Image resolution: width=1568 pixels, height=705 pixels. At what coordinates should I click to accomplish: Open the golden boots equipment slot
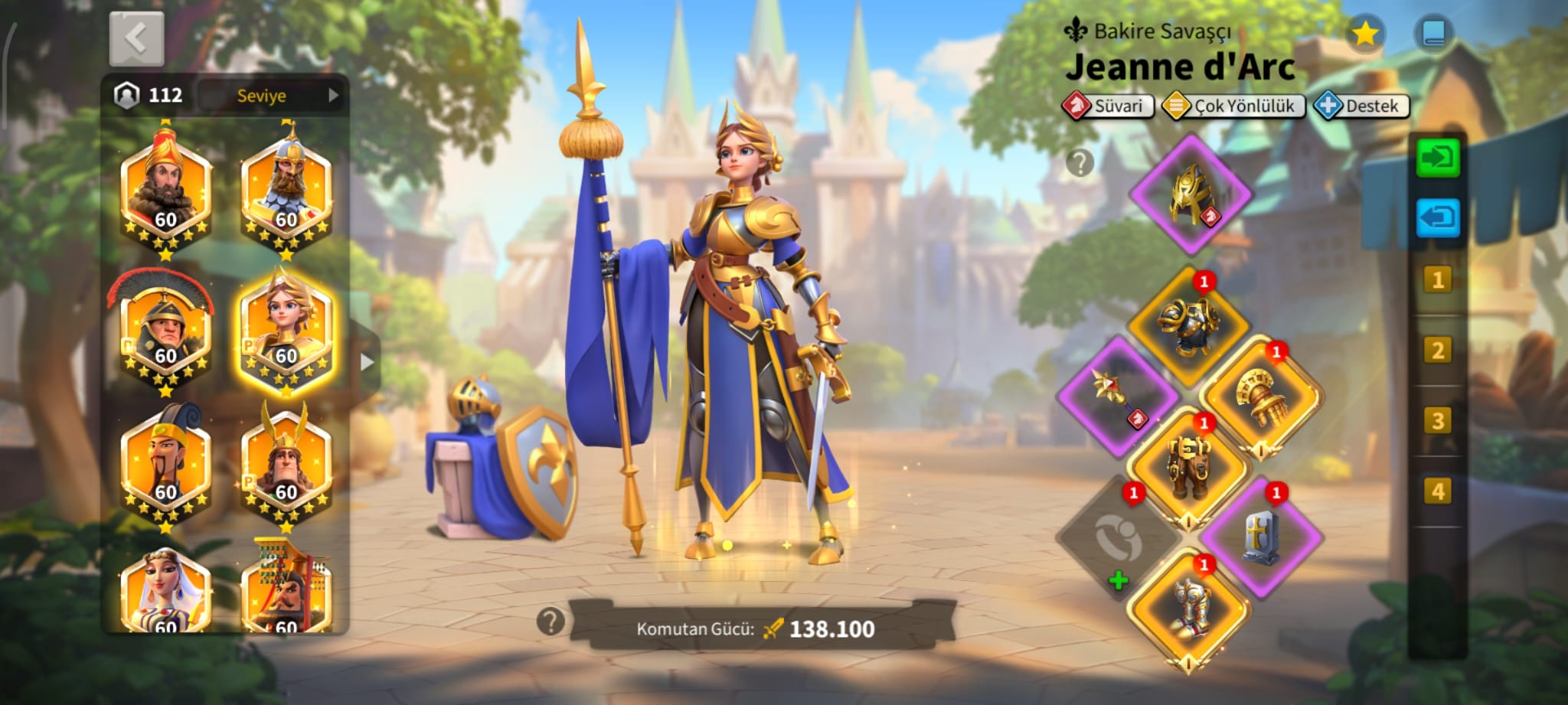pos(1189,609)
